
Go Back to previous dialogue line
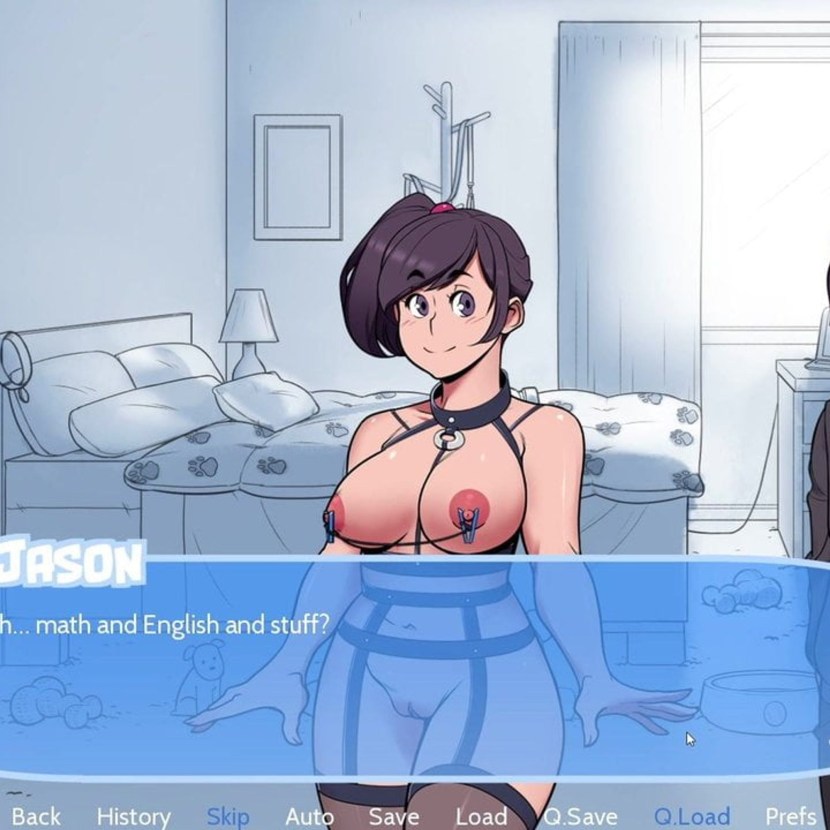point(34,816)
